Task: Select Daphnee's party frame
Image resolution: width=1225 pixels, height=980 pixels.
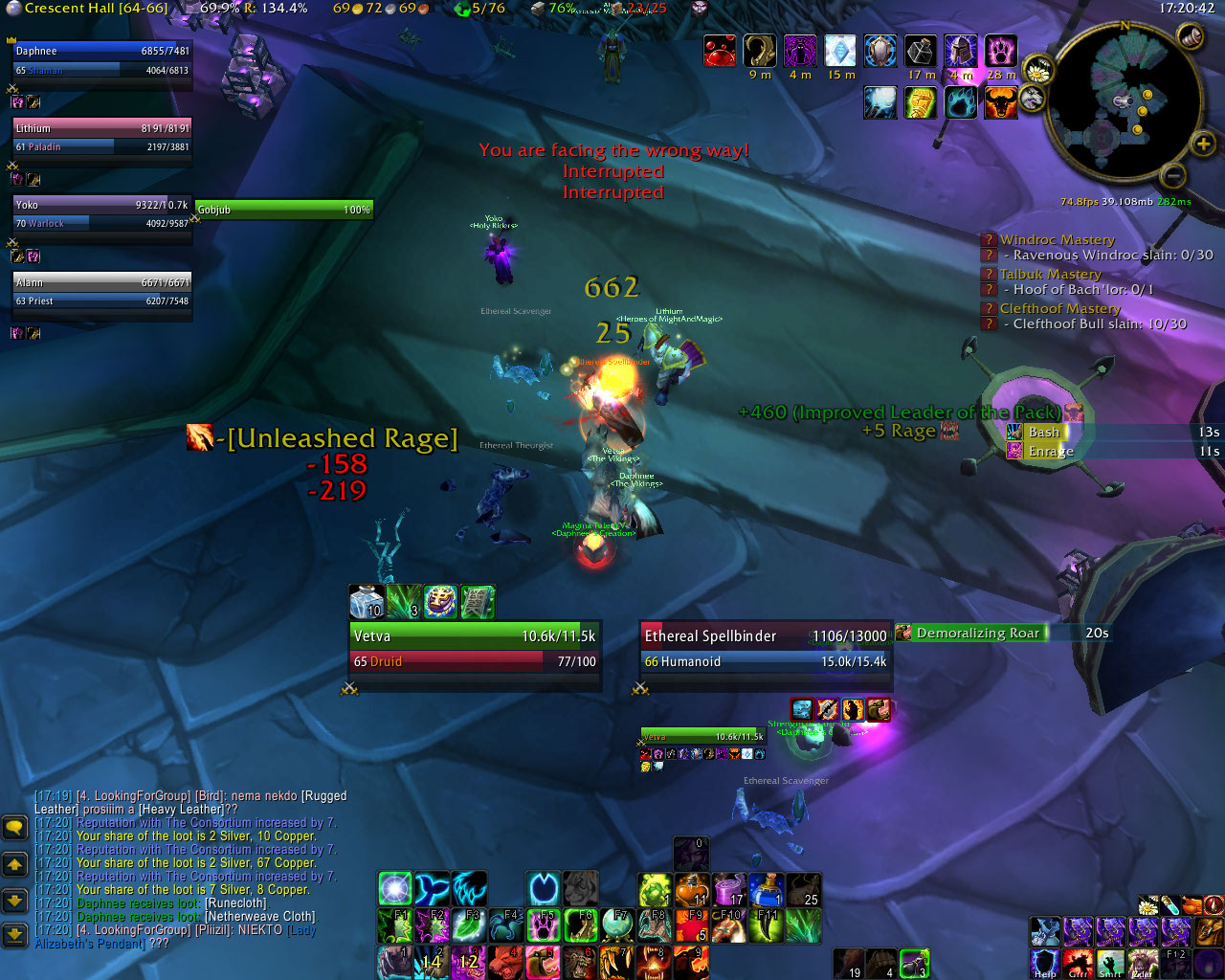Action: 101,60
